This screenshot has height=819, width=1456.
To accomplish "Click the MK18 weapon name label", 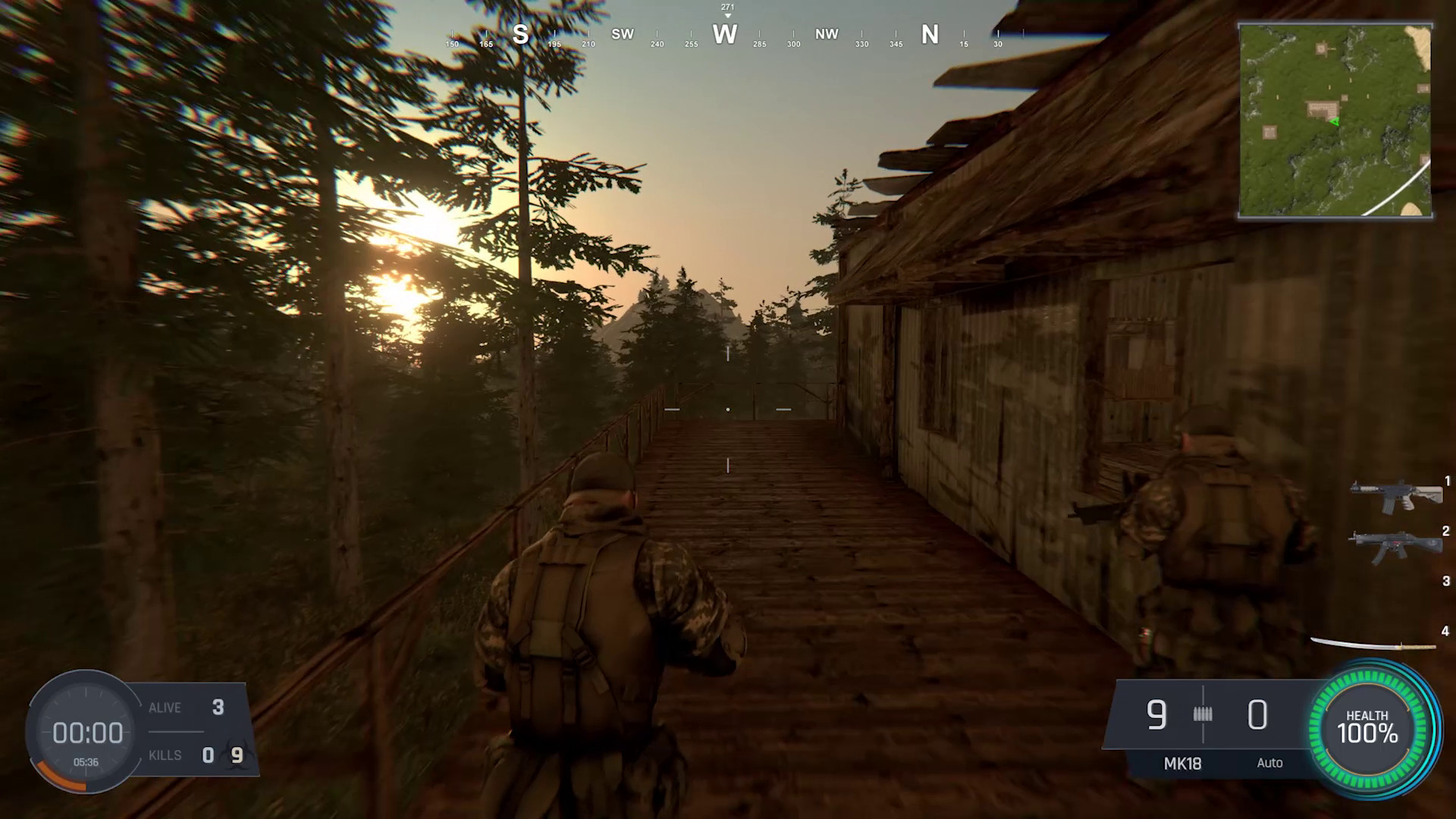I will click(1181, 764).
